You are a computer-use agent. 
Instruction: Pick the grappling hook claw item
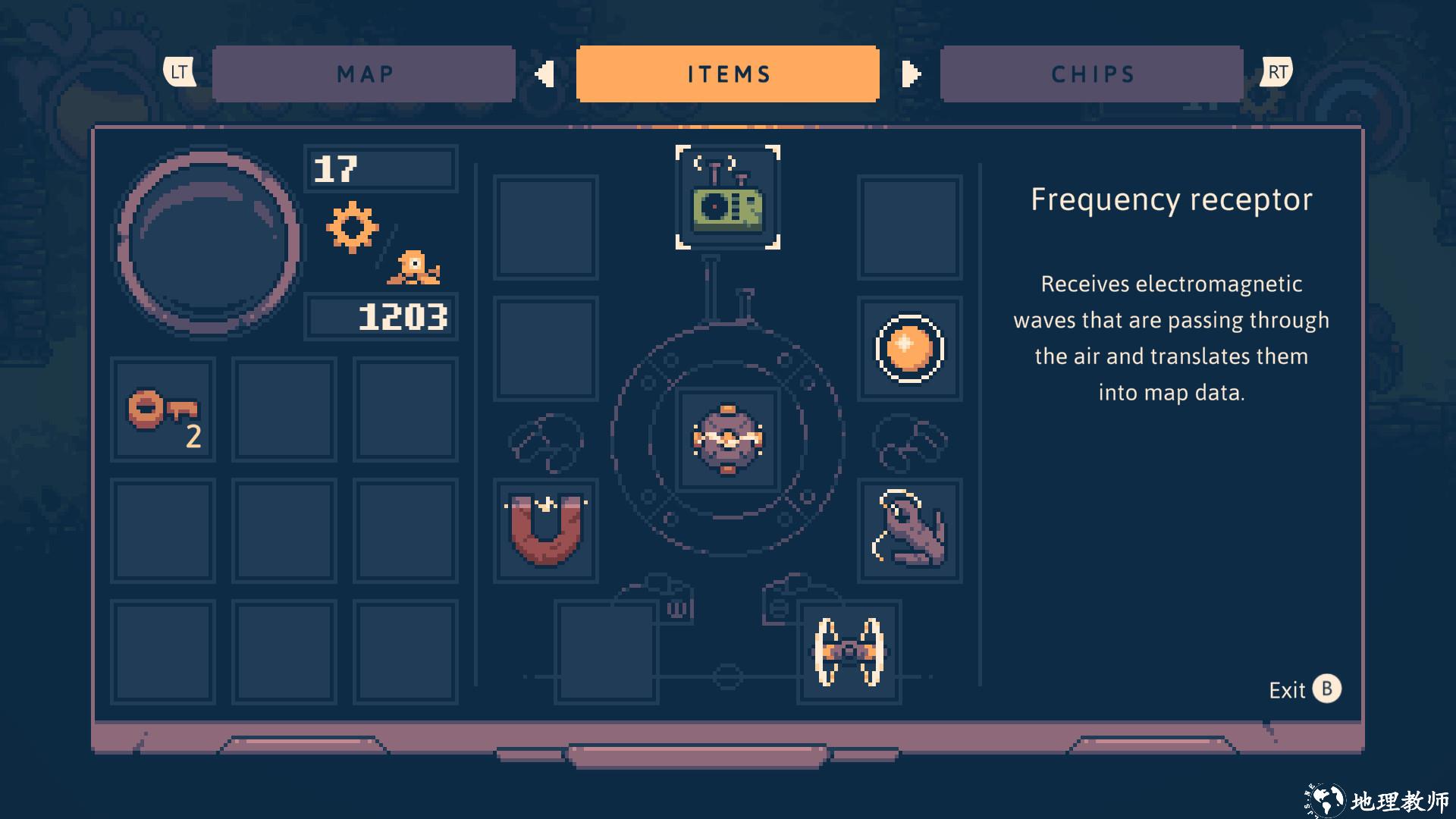[909, 530]
